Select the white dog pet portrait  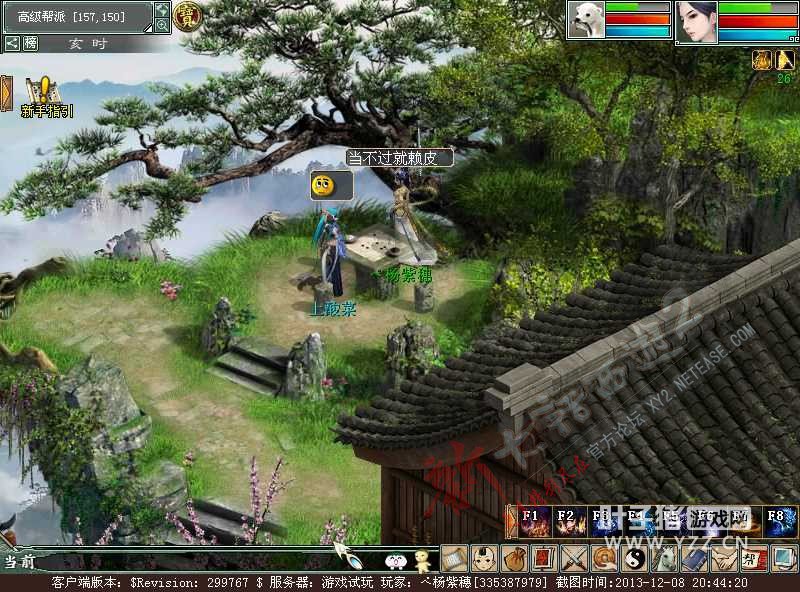coord(586,20)
